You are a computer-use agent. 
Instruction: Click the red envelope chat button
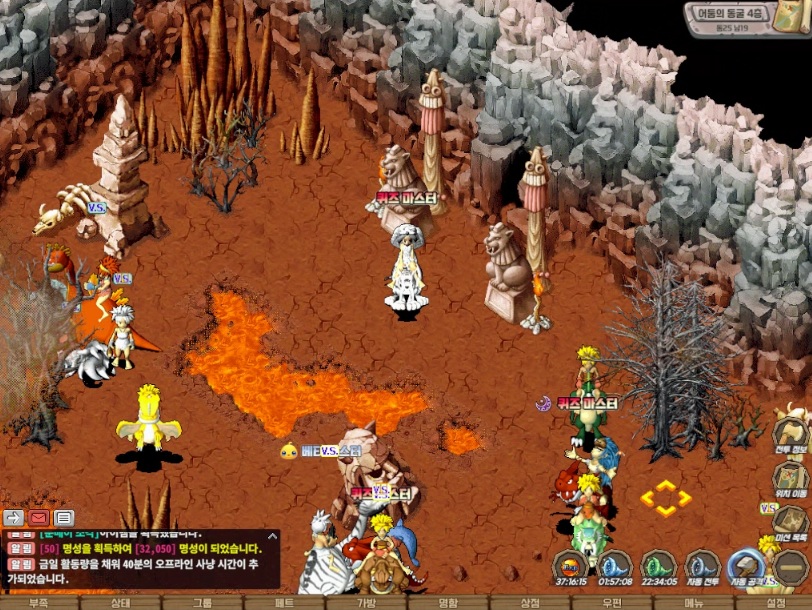39,517
